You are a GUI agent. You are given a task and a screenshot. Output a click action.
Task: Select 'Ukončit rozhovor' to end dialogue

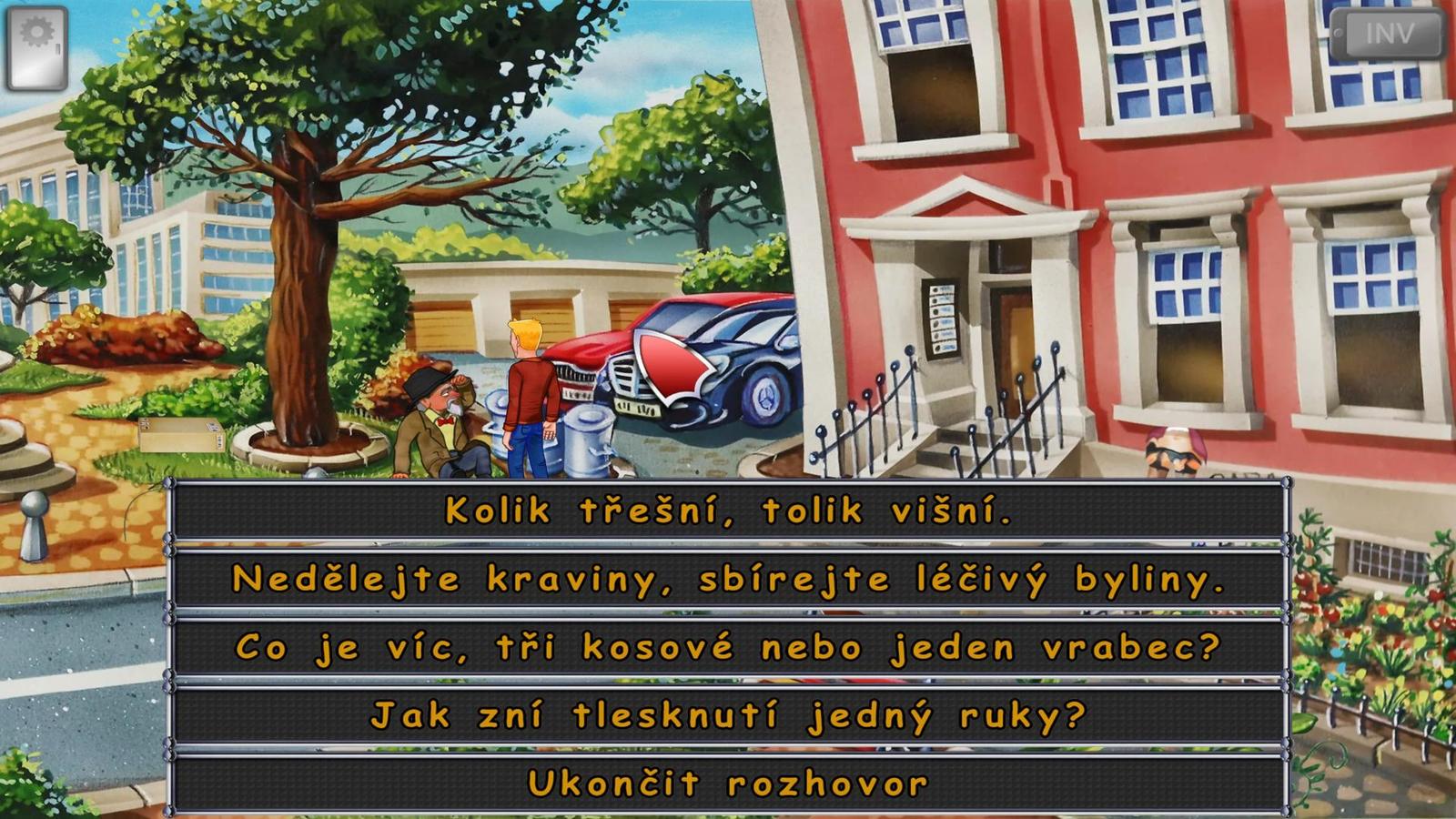[x=728, y=779]
